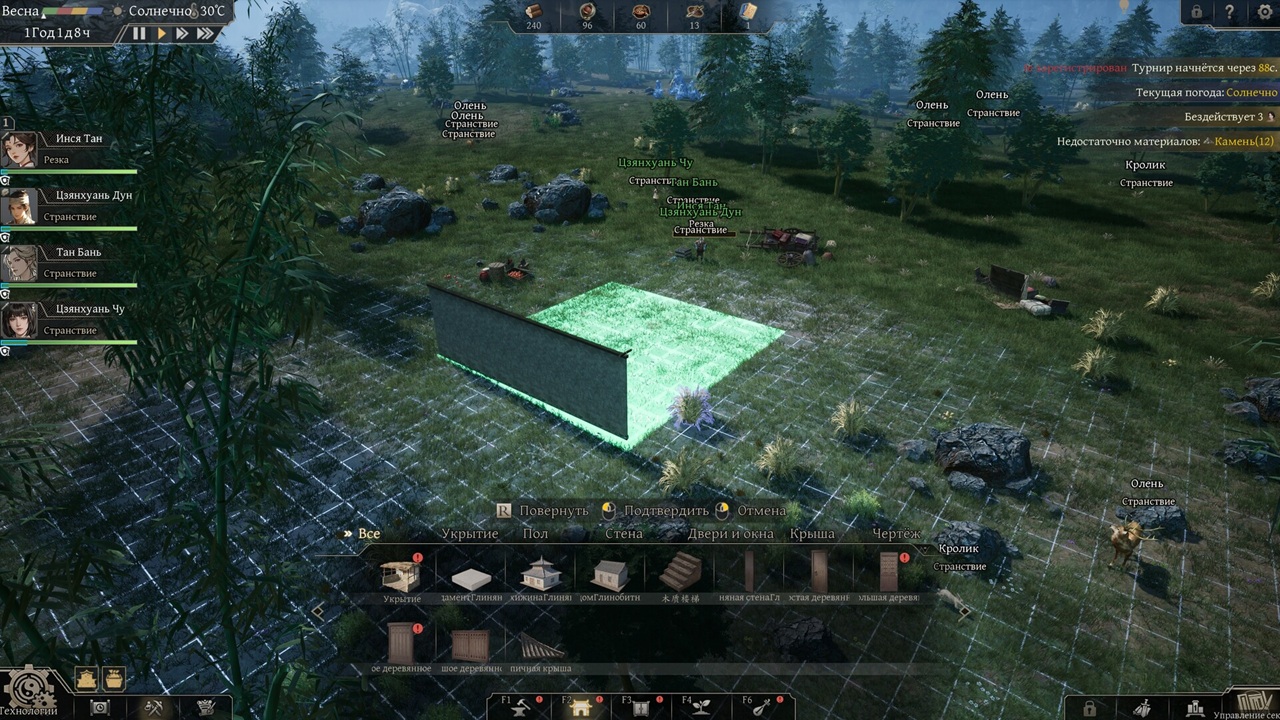Select character Тан Бань portrait

[x=19, y=263]
